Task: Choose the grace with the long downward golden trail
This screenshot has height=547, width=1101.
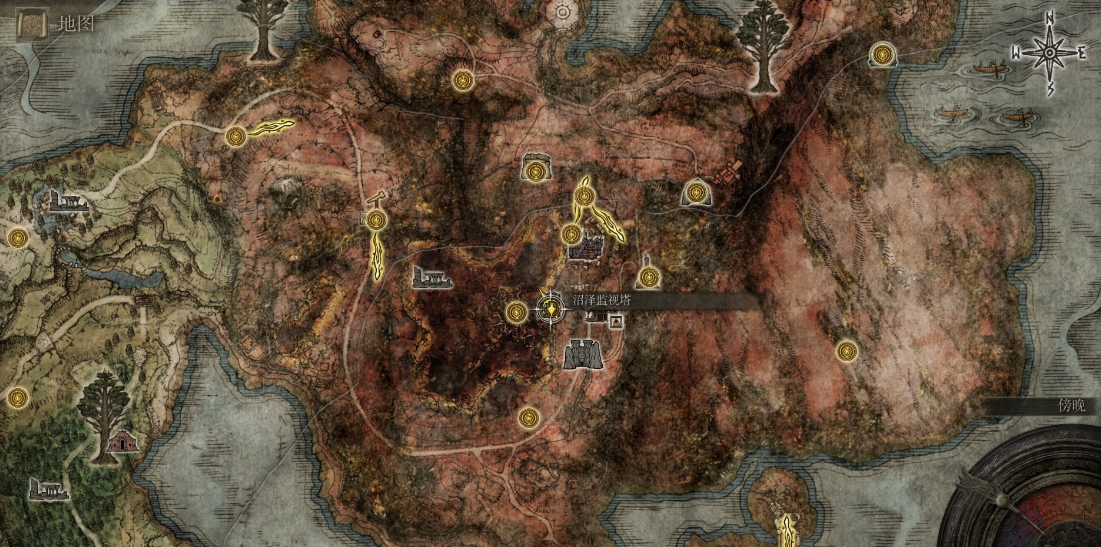Action: [x=375, y=220]
